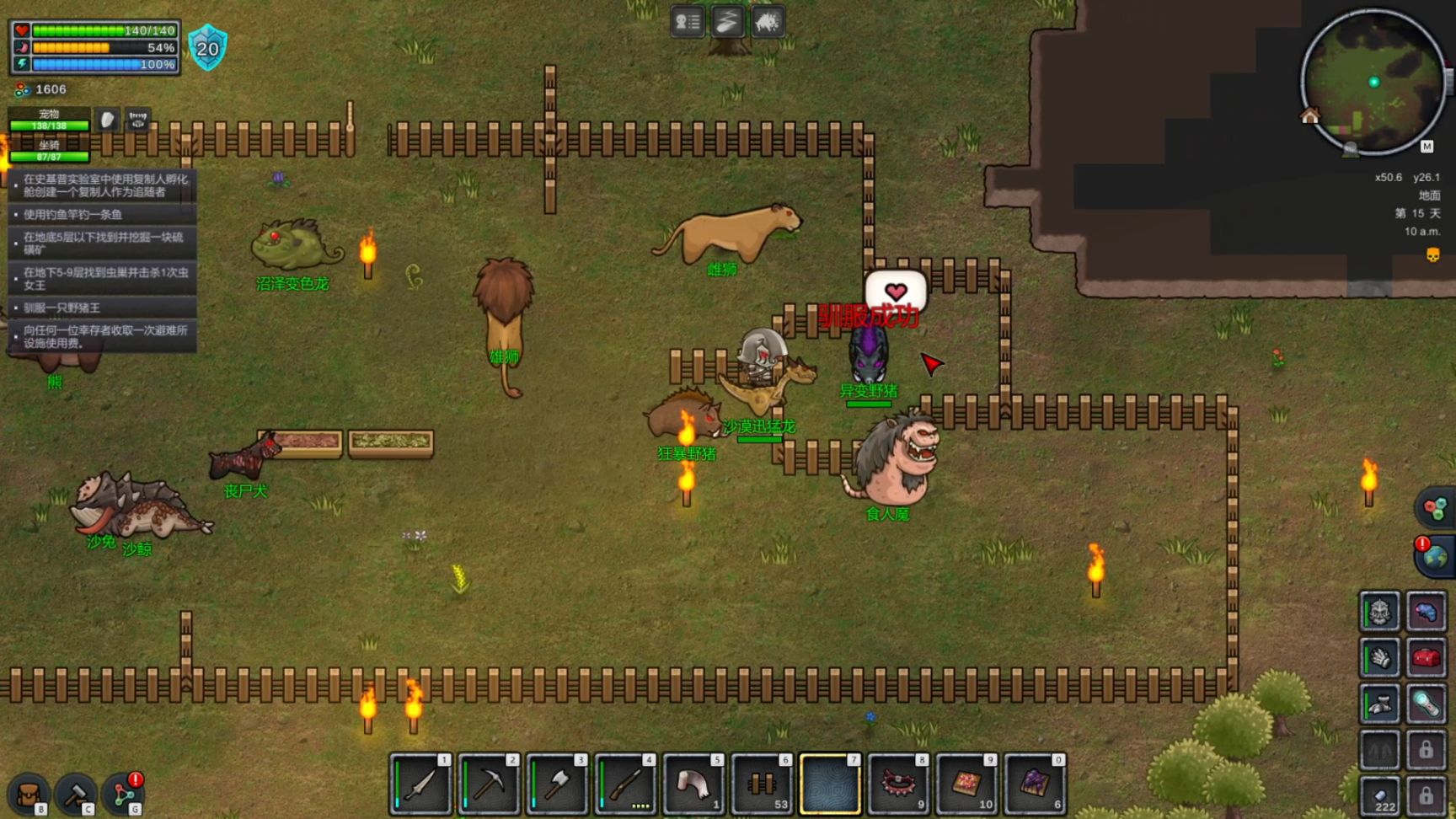Screen dimensions: 1456x819
Task: Pick the wooden fence stack of 53
Action: (762, 785)
